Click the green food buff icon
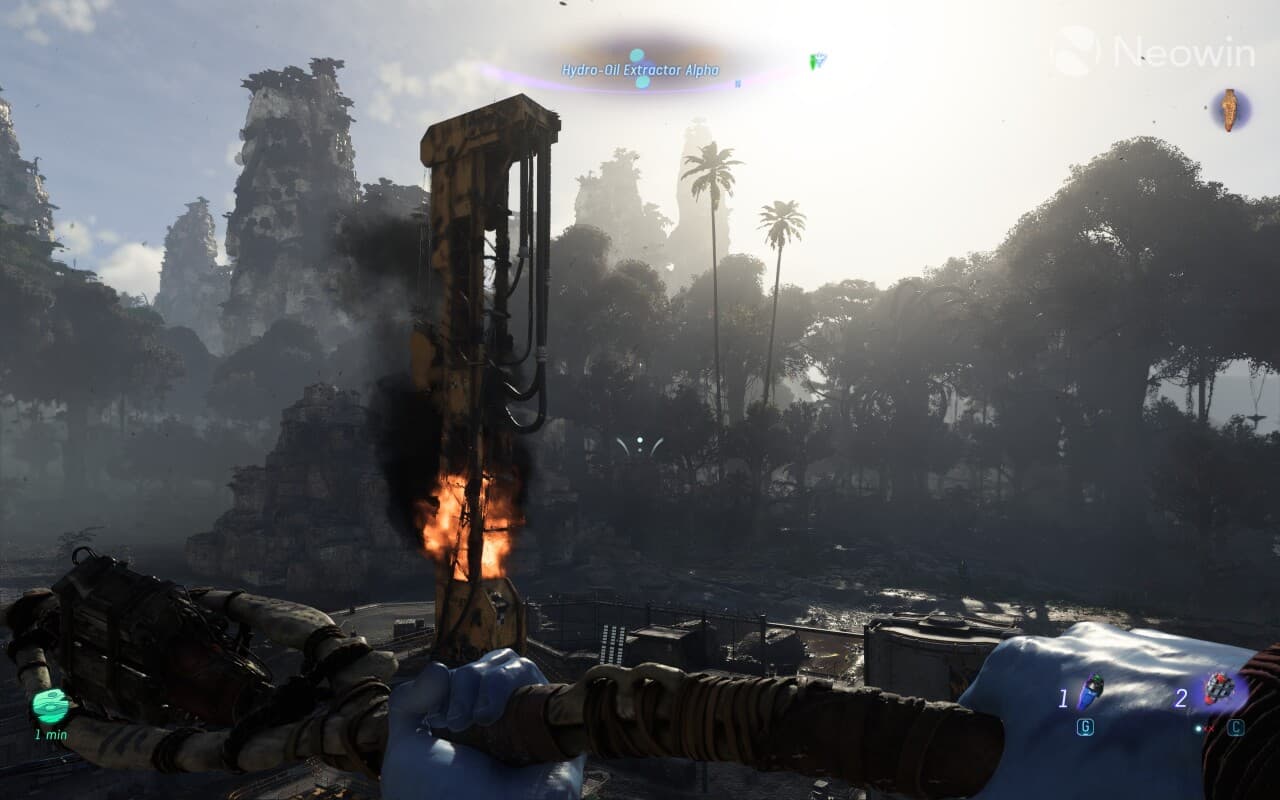Viewport: 1280px width, 800px height. (50, 706)
